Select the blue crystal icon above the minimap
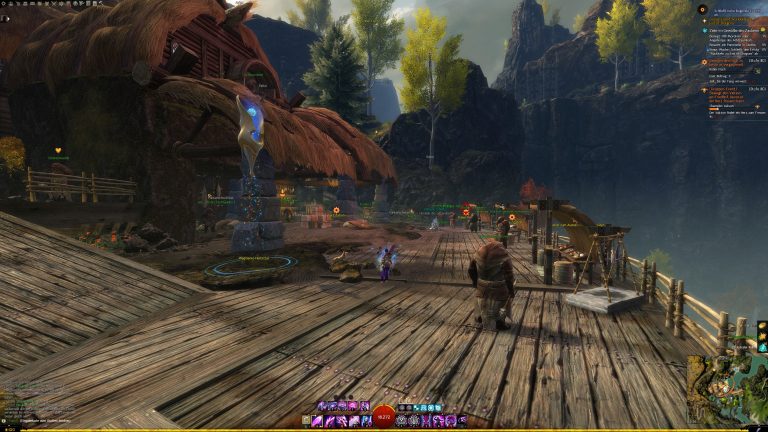The width and height of the screenshot is (768, 432). [x=762, y=347]
